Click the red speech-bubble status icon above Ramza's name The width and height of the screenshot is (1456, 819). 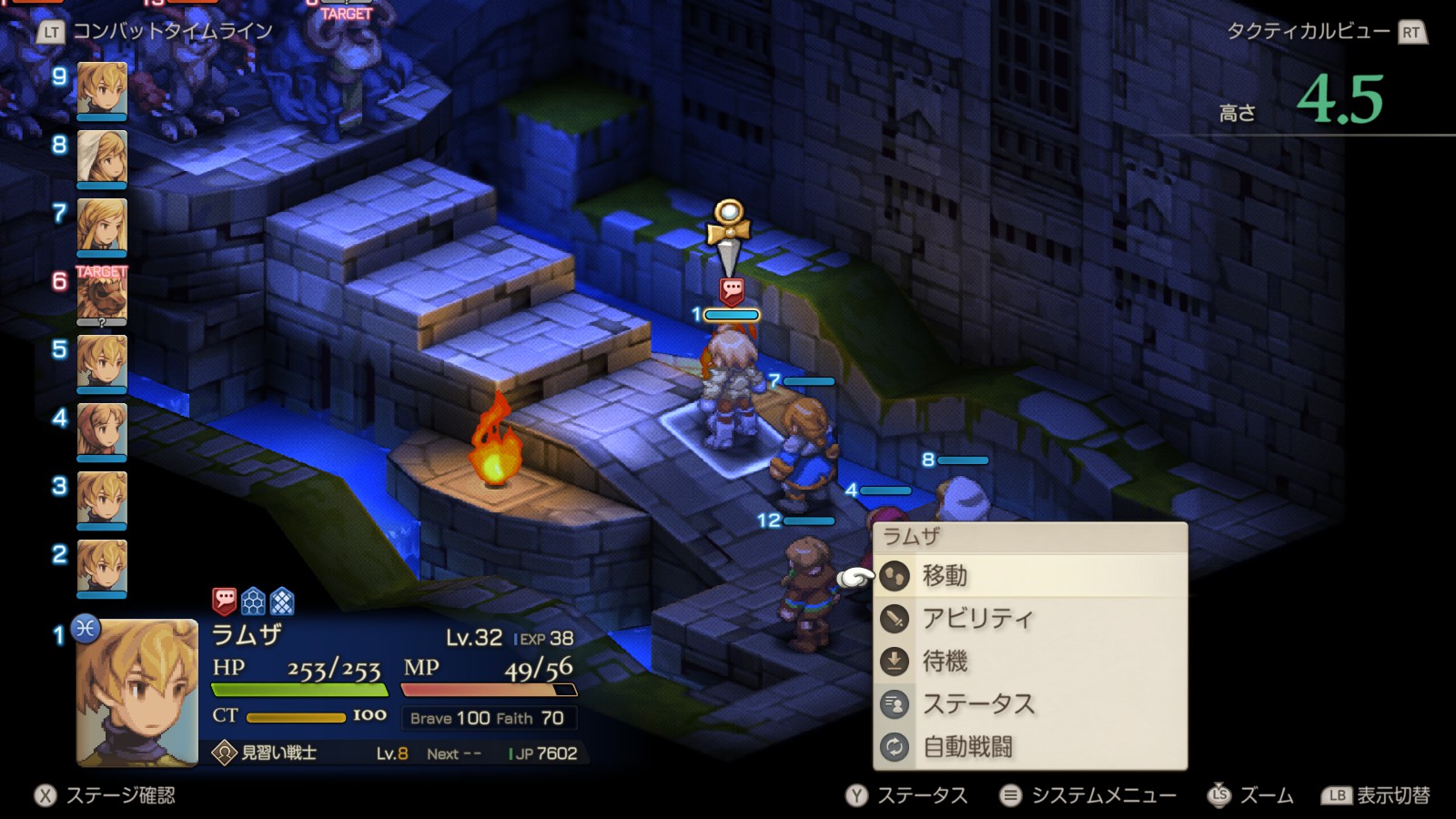224,601
